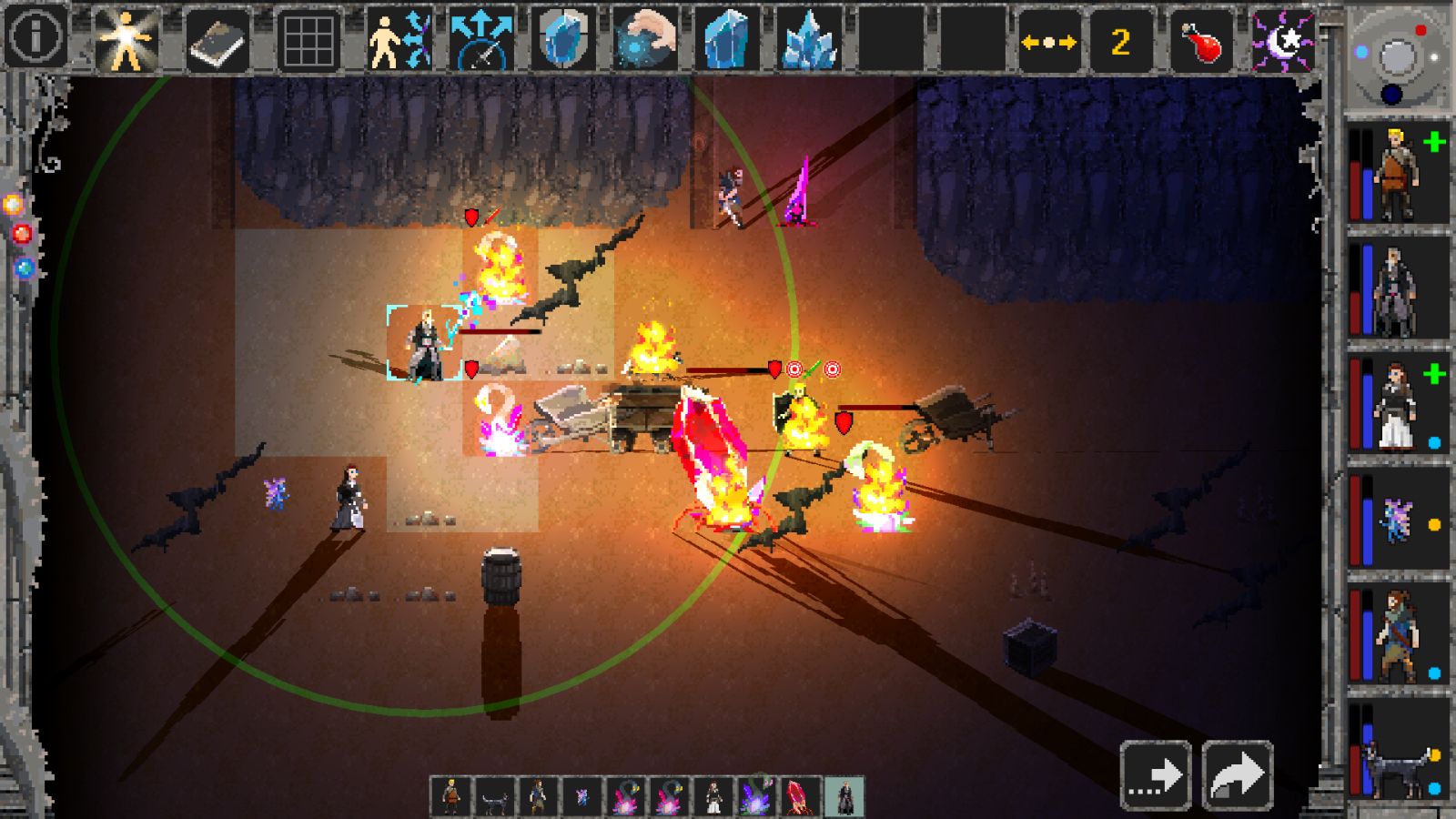This screenshot has height=819, width=1456.
Task: Select the single blue ice crystal spell
Action: [727, 40]
